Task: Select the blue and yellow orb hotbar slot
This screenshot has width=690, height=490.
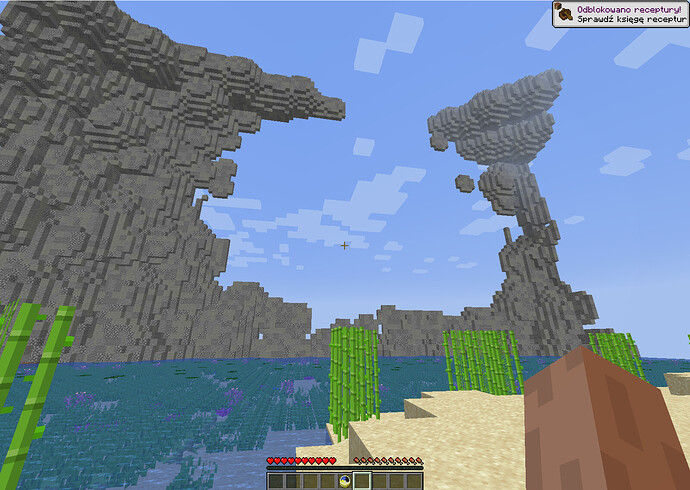Action: [344, 481]
